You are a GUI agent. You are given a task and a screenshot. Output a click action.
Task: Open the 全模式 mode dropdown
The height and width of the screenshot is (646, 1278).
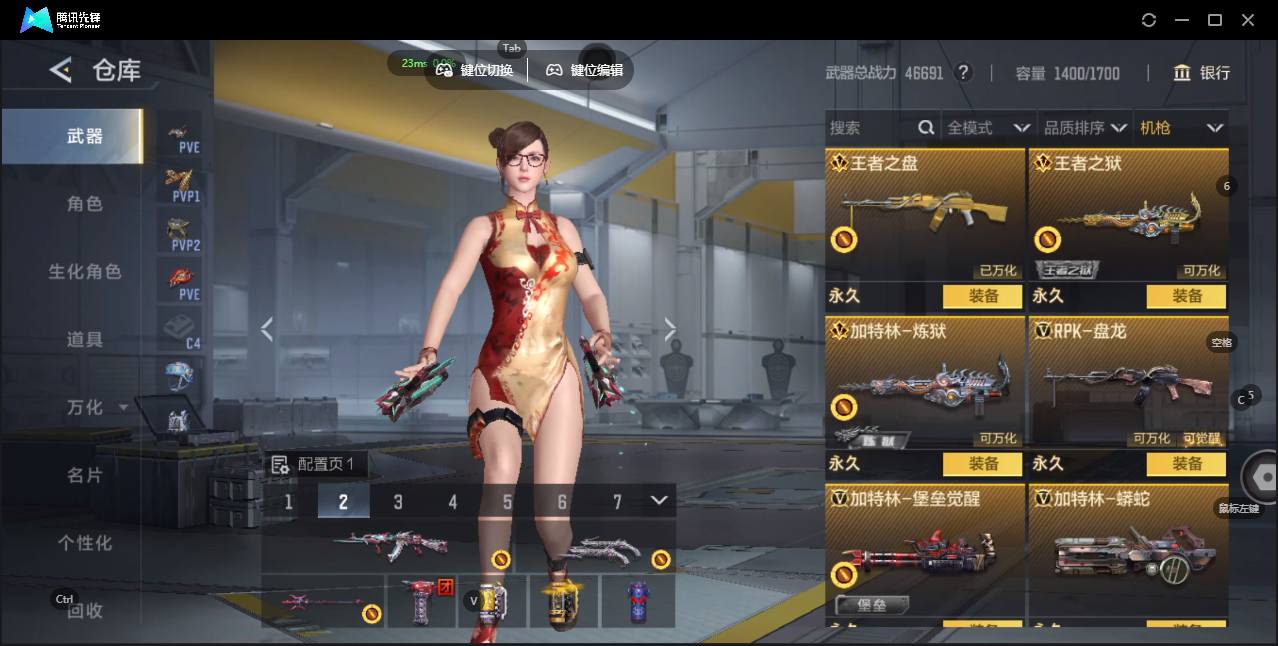point(988,128)
